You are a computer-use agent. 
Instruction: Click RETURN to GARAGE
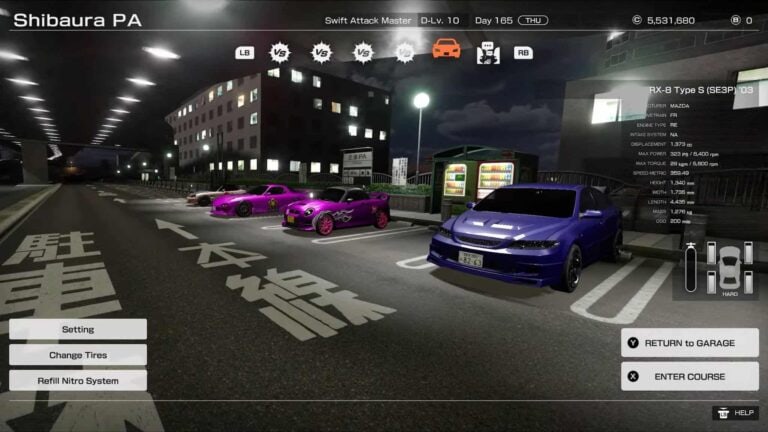pos(689,343)
